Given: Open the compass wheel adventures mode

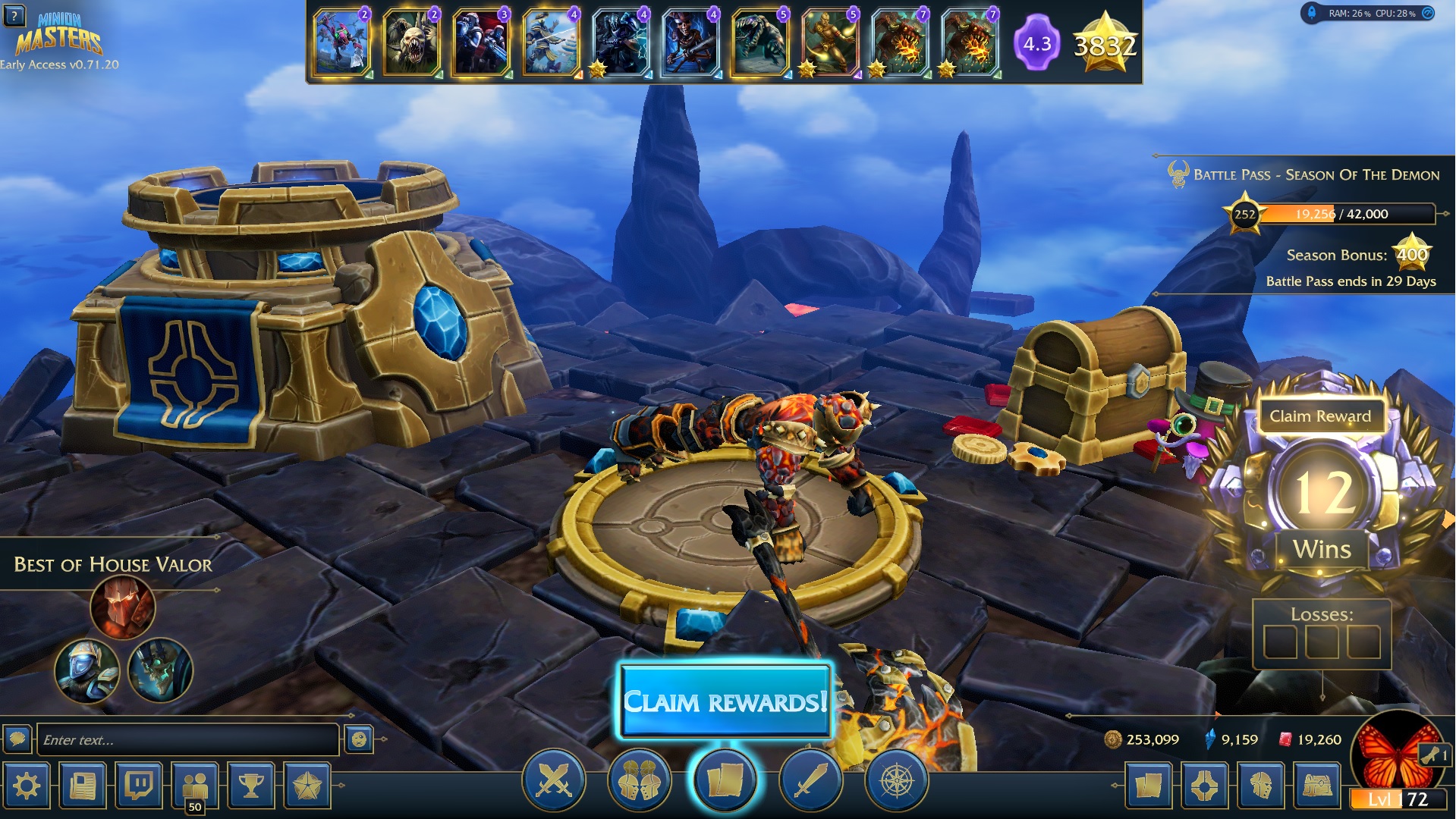Looking at the screenshot, I should pyautogui.click(x=896, y=780).
